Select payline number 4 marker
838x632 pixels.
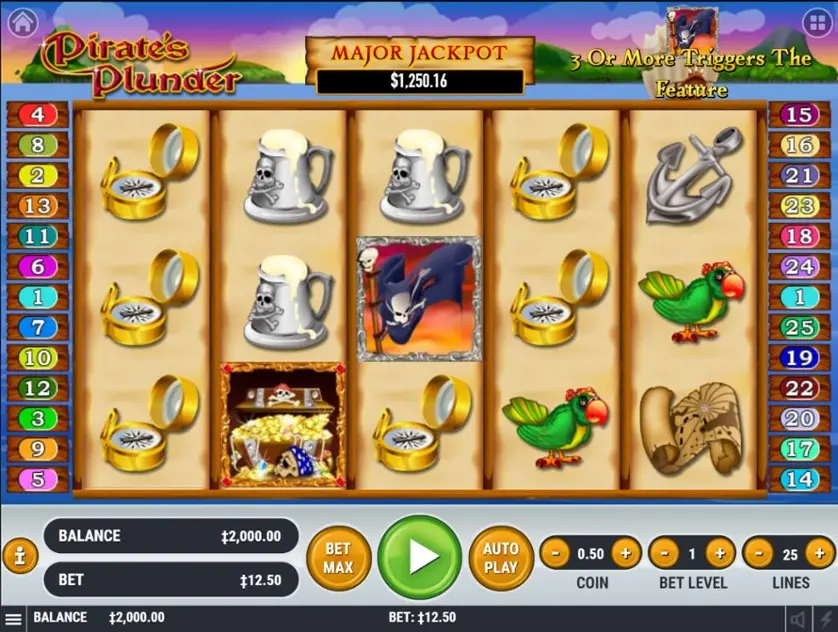(37, 115)
